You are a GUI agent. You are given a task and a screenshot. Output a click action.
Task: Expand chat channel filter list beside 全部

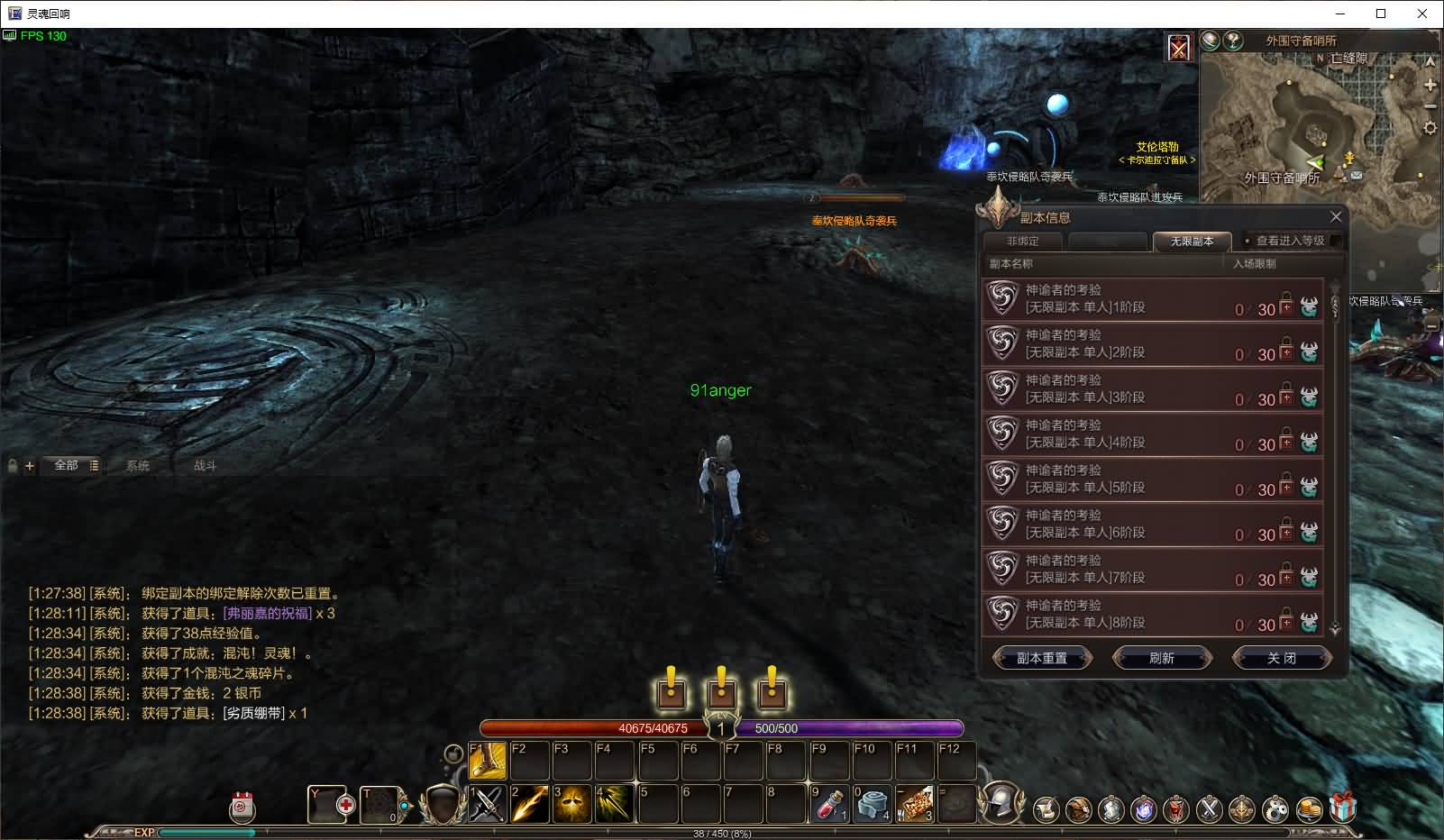[93, 467]
